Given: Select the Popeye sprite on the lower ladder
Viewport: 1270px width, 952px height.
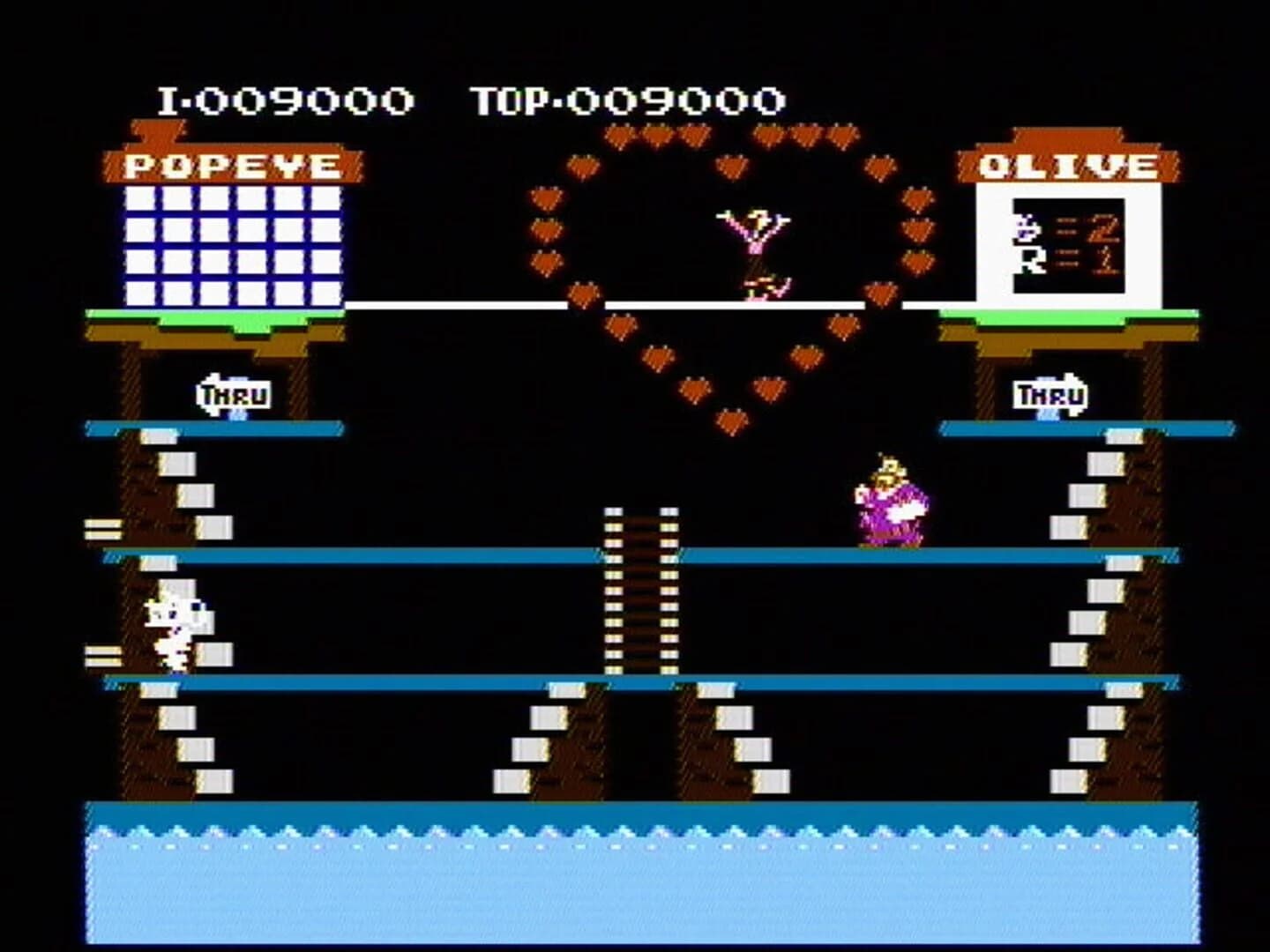Looking at the screenshot, I should [x=175, y=626].
